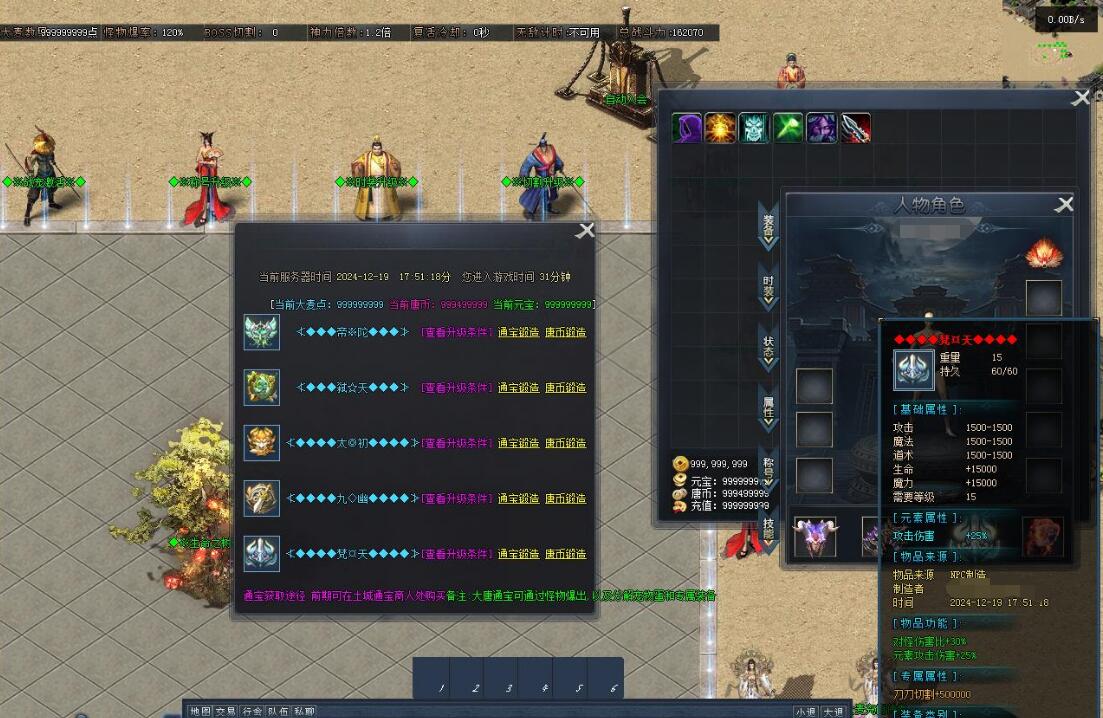Viewport: 1103px width, 718px height.
Task: View upgrade conditions for 九◇幽
Action: pos(456,499)
